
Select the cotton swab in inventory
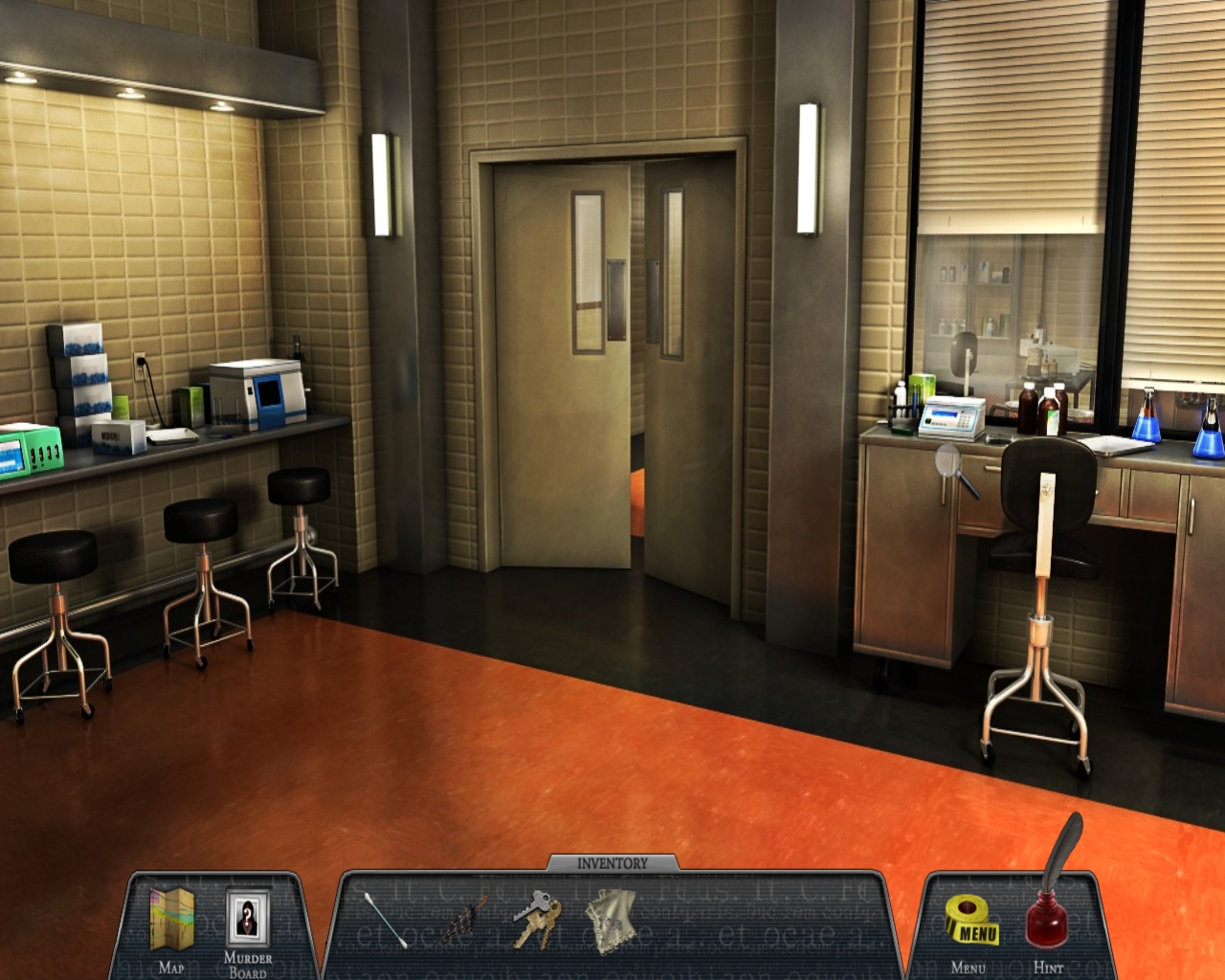[x=383, y=921]
